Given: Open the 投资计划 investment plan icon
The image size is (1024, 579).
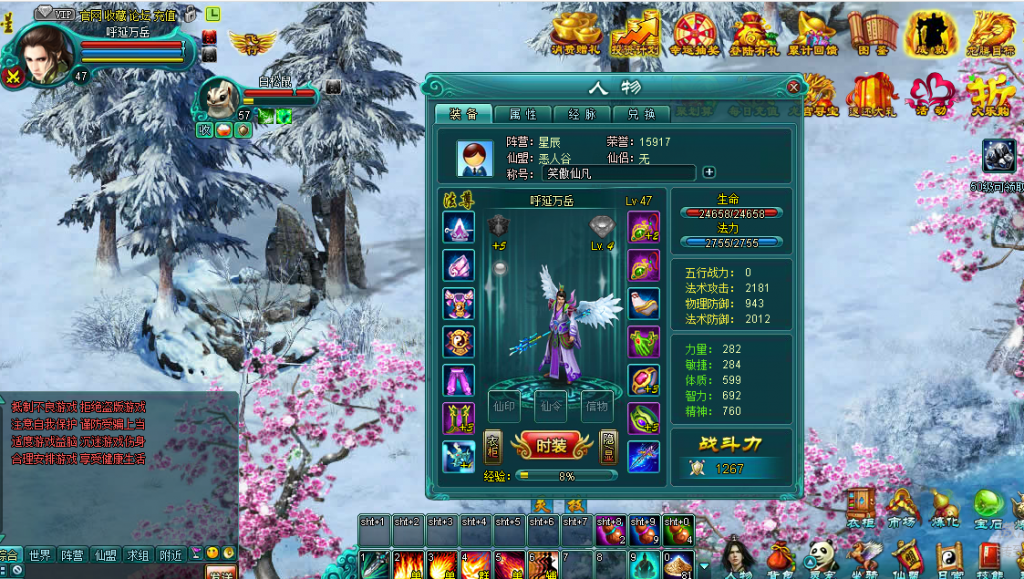Looking at the screenshot, I should tap(634, 33).
